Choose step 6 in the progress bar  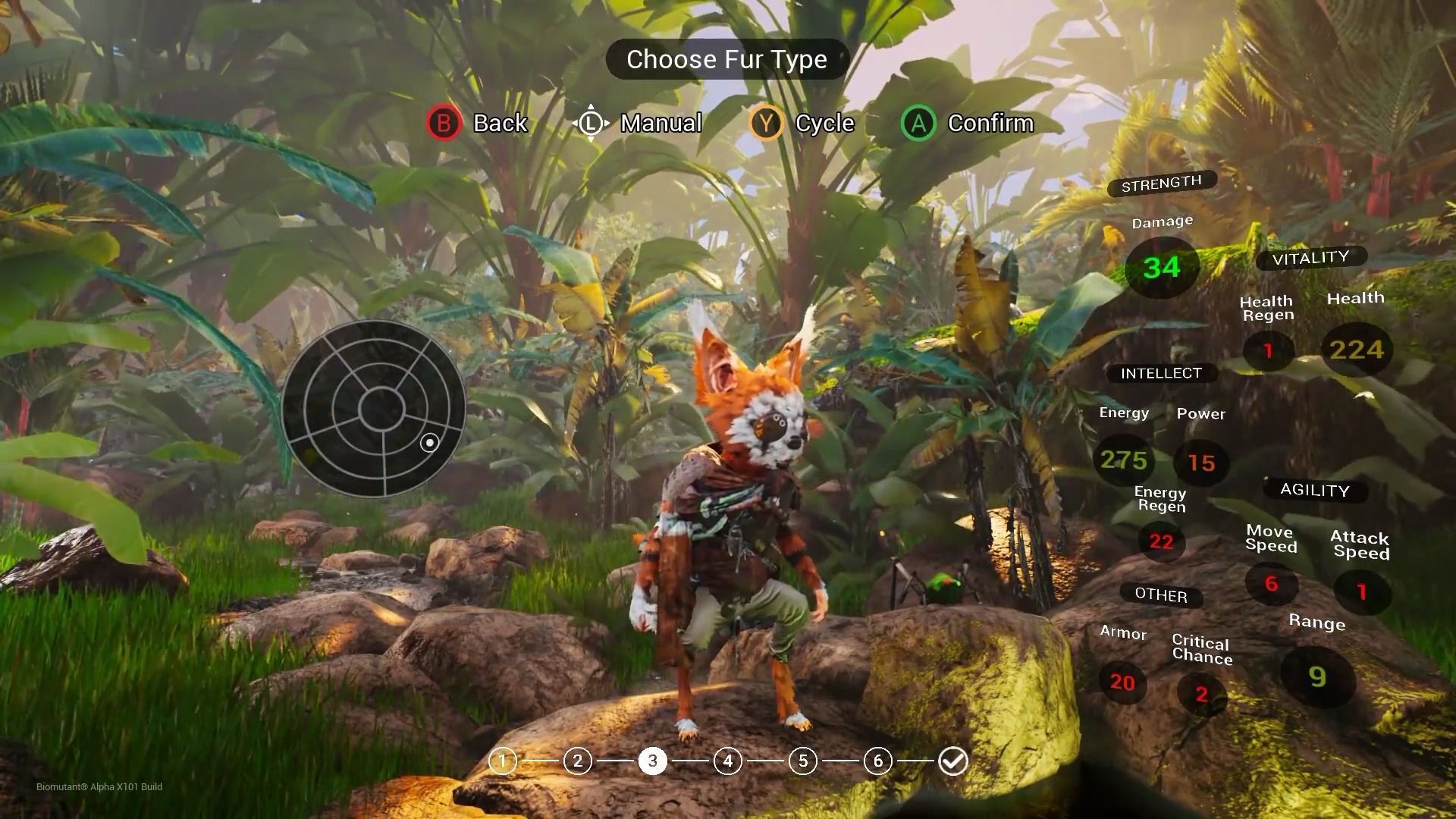877,761
